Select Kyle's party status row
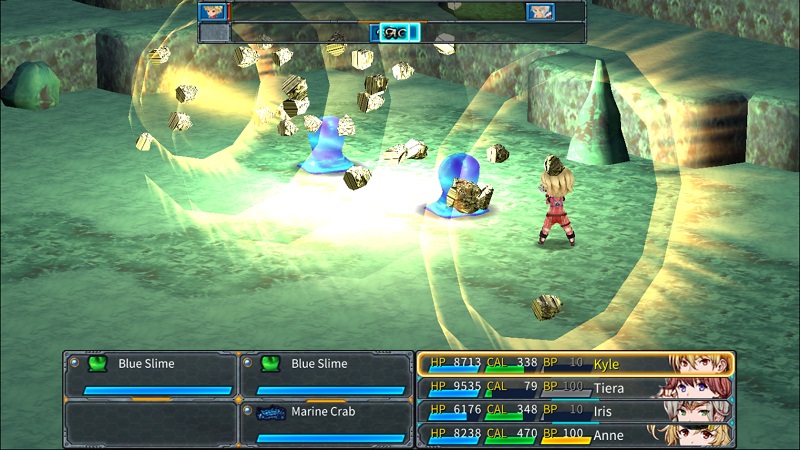This screenshot has width=800, height=450. coord(575,363)
